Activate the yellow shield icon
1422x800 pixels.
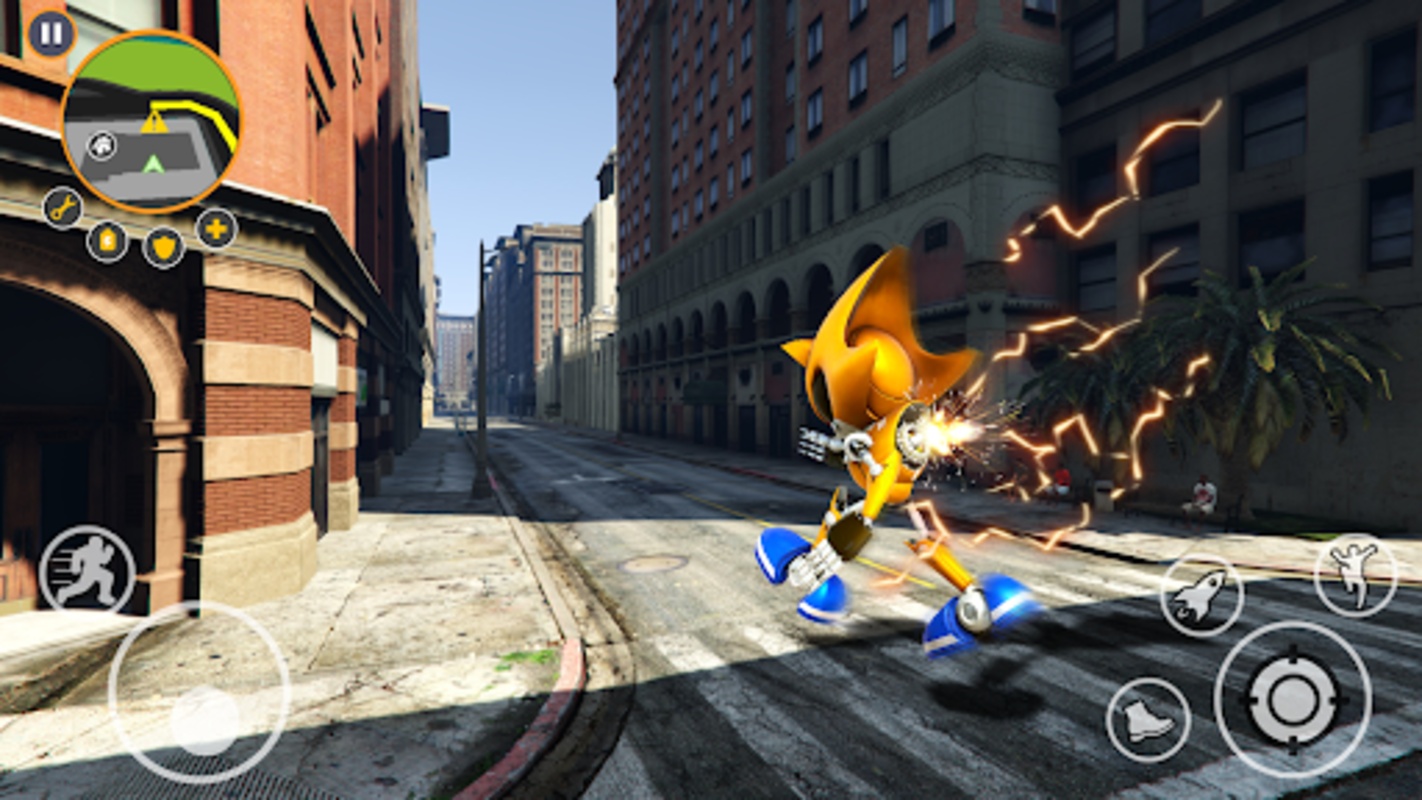[x=163, y=246]
